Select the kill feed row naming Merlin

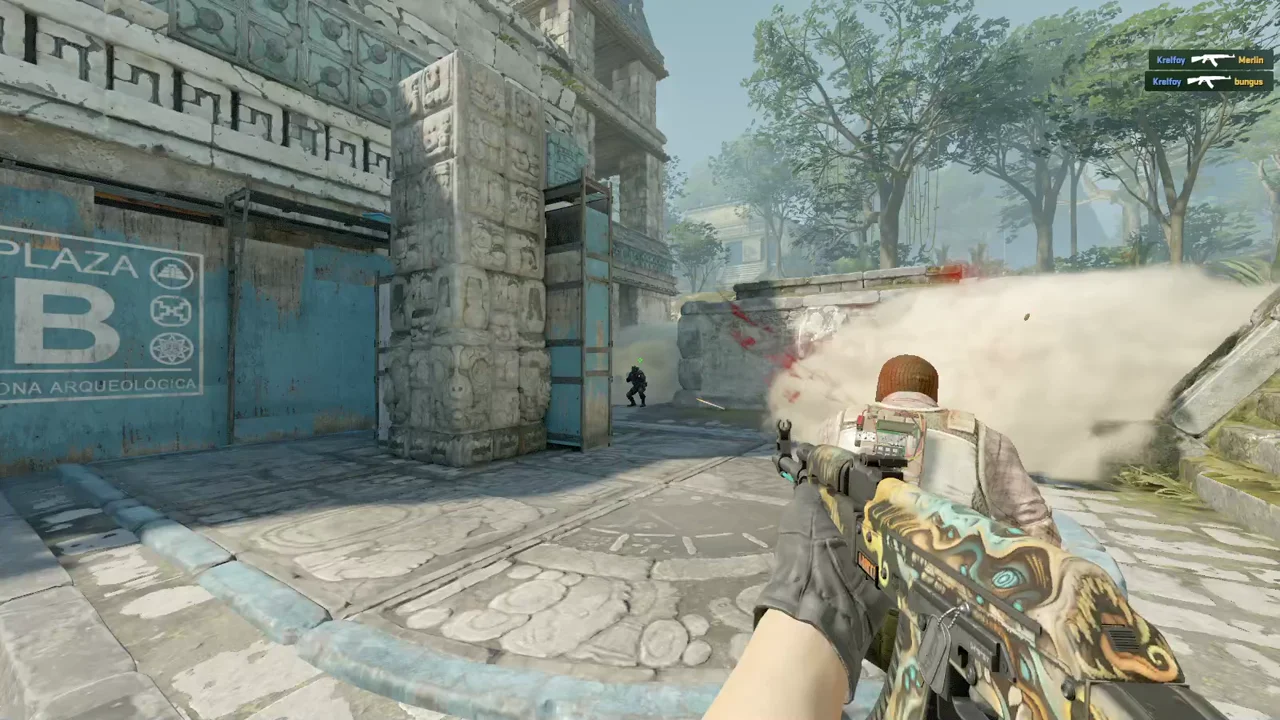tap(1209, 60)
